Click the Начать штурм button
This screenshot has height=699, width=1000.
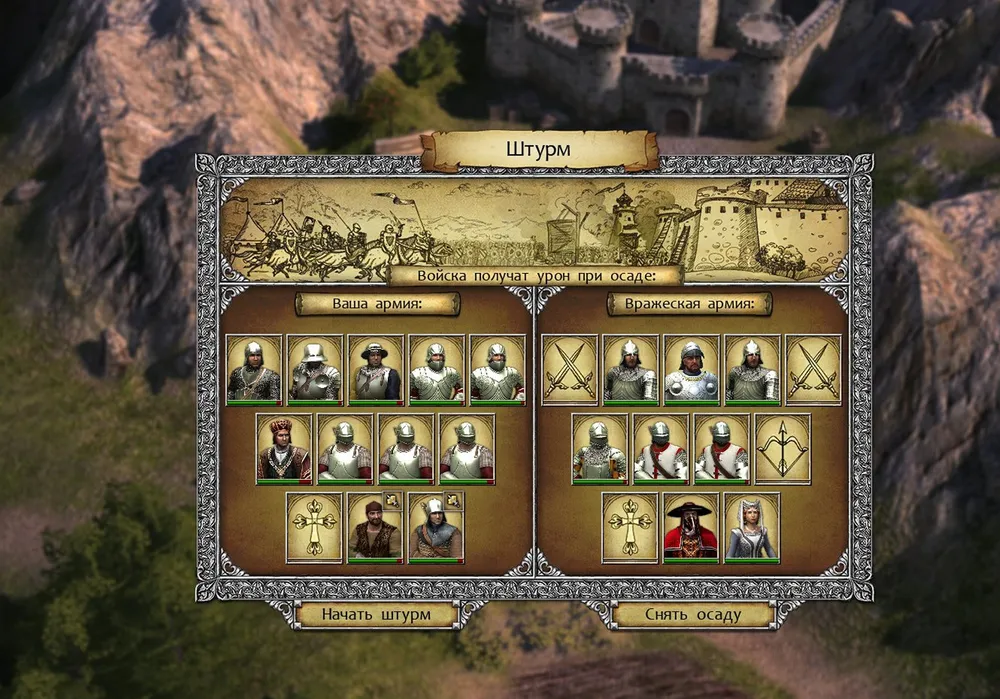pos(377,614)
